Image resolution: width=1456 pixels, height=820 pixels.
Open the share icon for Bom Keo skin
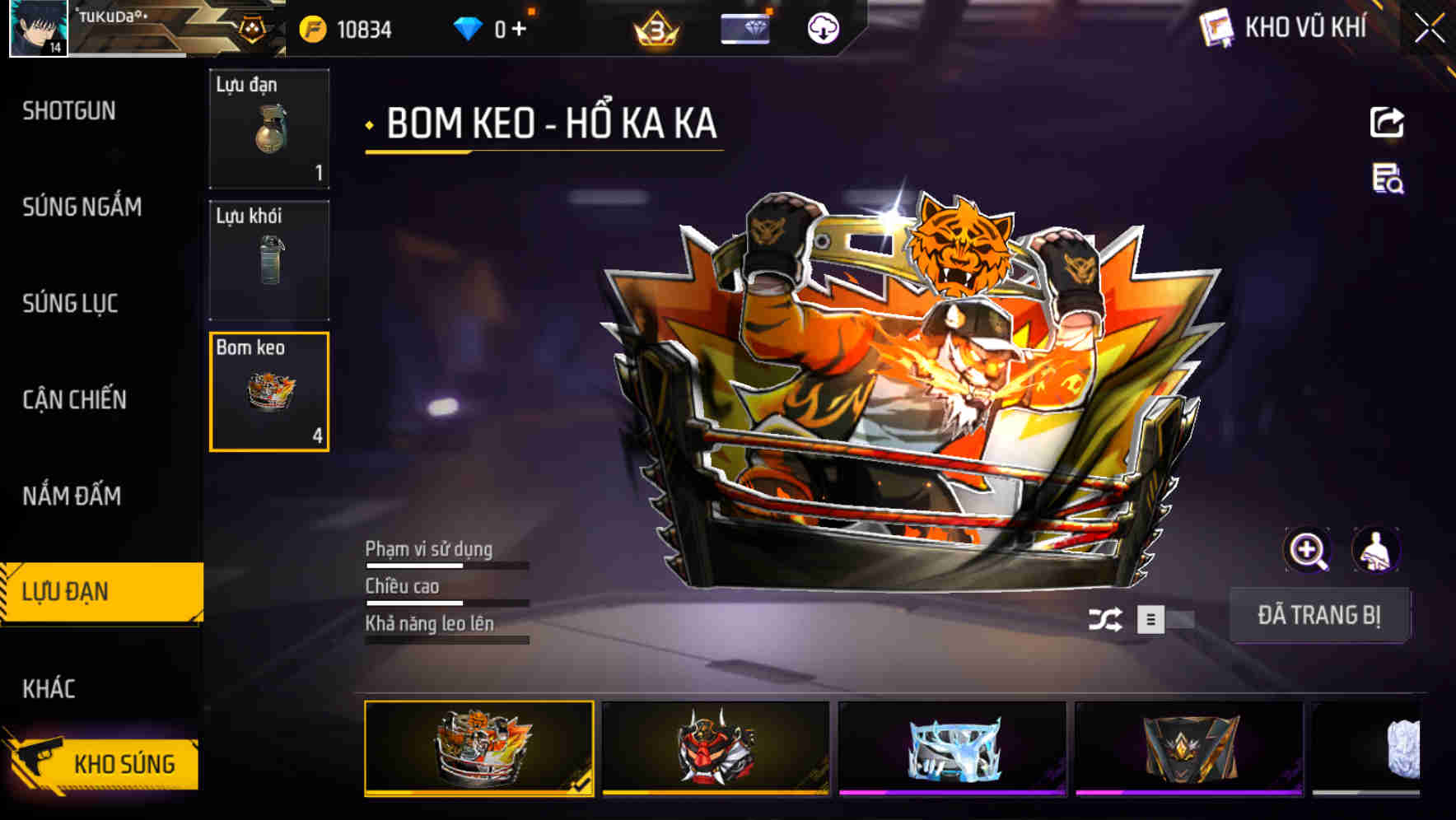[1388, 122]
